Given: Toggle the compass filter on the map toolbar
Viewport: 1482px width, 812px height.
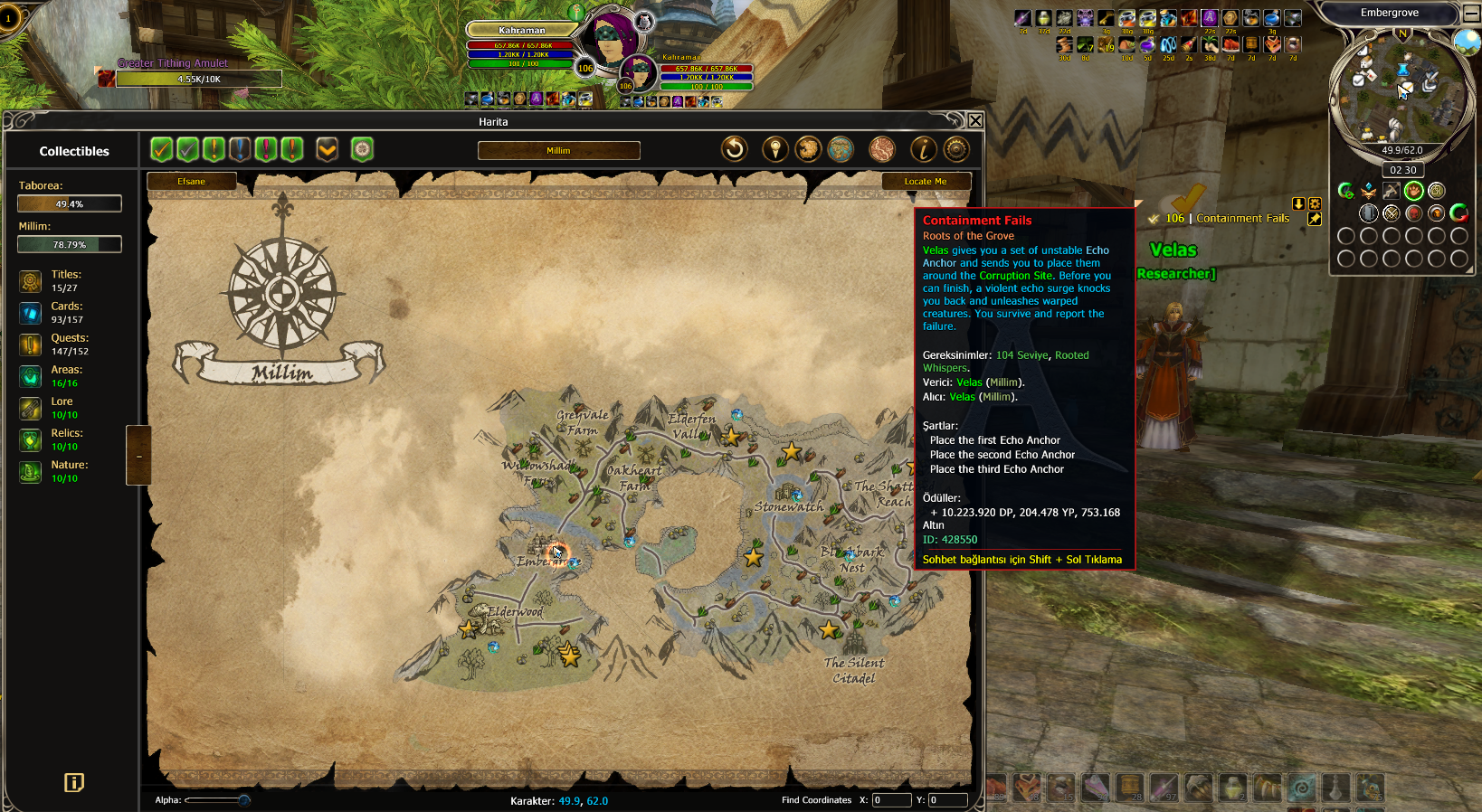Looking at the screenshot, I should coord(362,149).
